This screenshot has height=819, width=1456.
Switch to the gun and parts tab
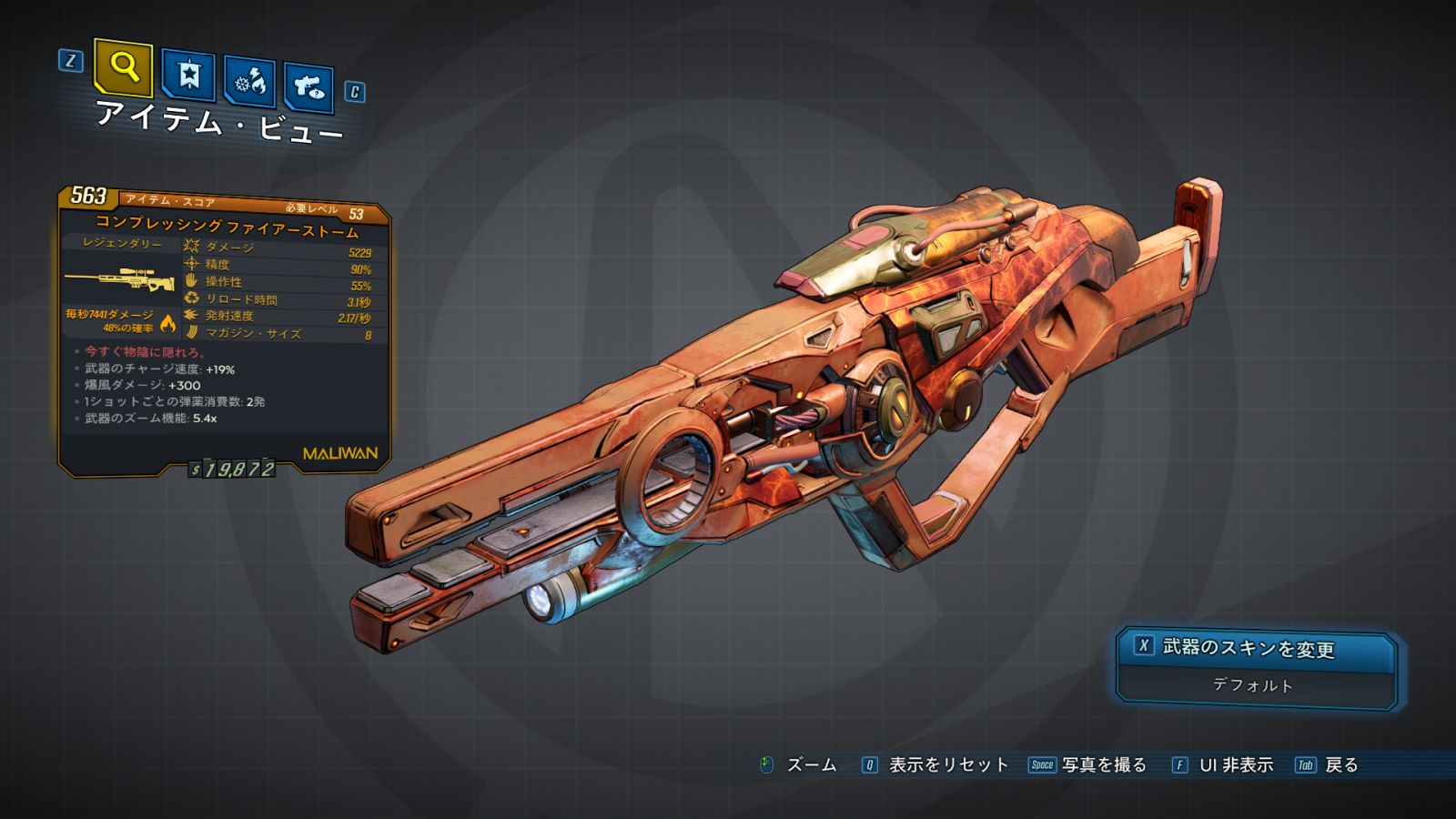click(x=308, y=87)
